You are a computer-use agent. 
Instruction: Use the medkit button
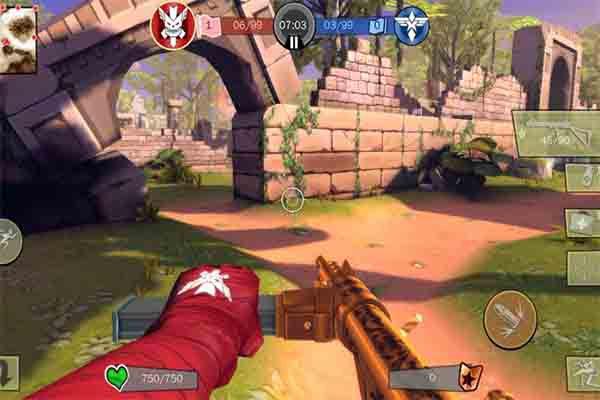click(583, 223)
